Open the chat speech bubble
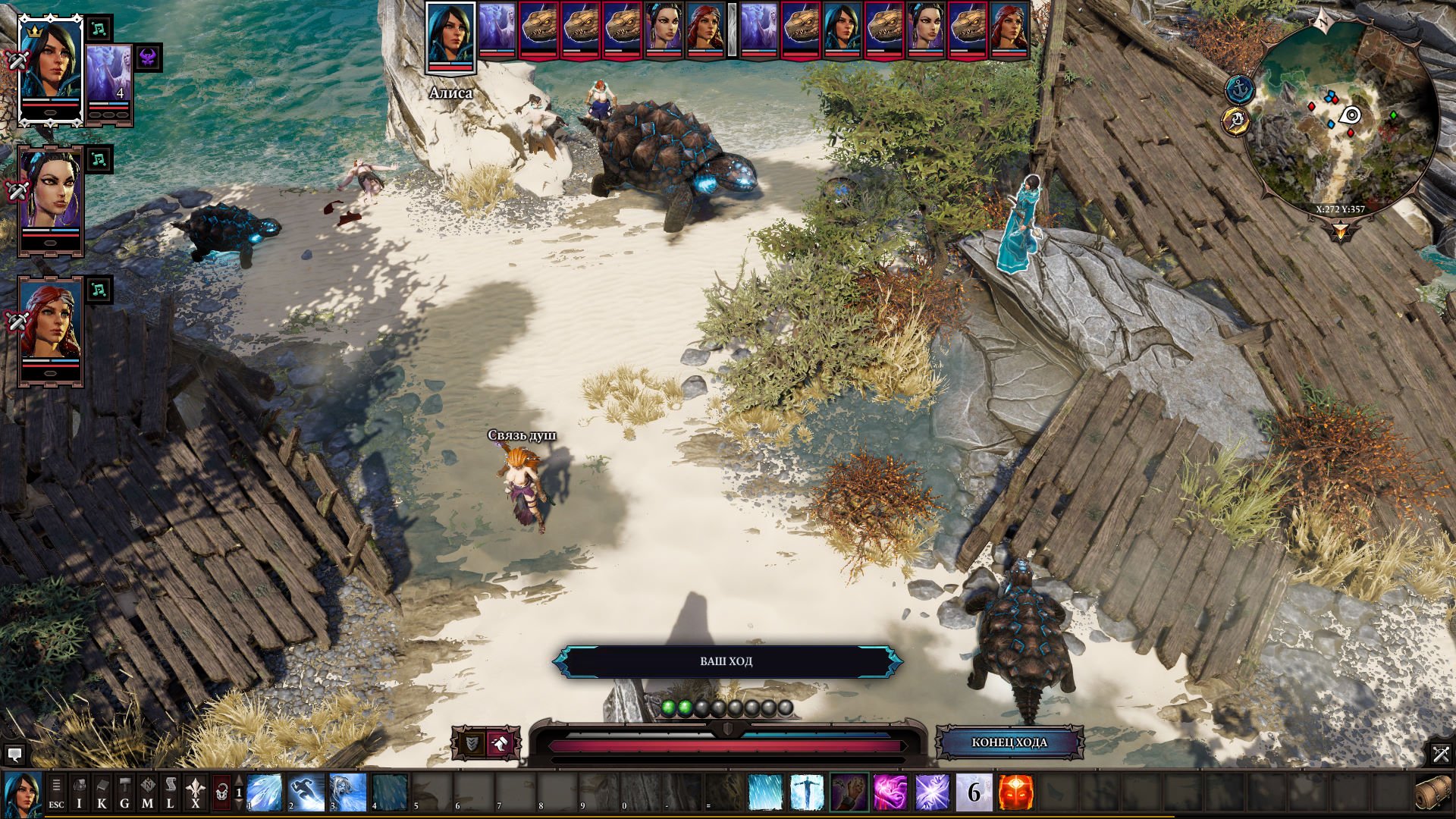 point(14,754)
